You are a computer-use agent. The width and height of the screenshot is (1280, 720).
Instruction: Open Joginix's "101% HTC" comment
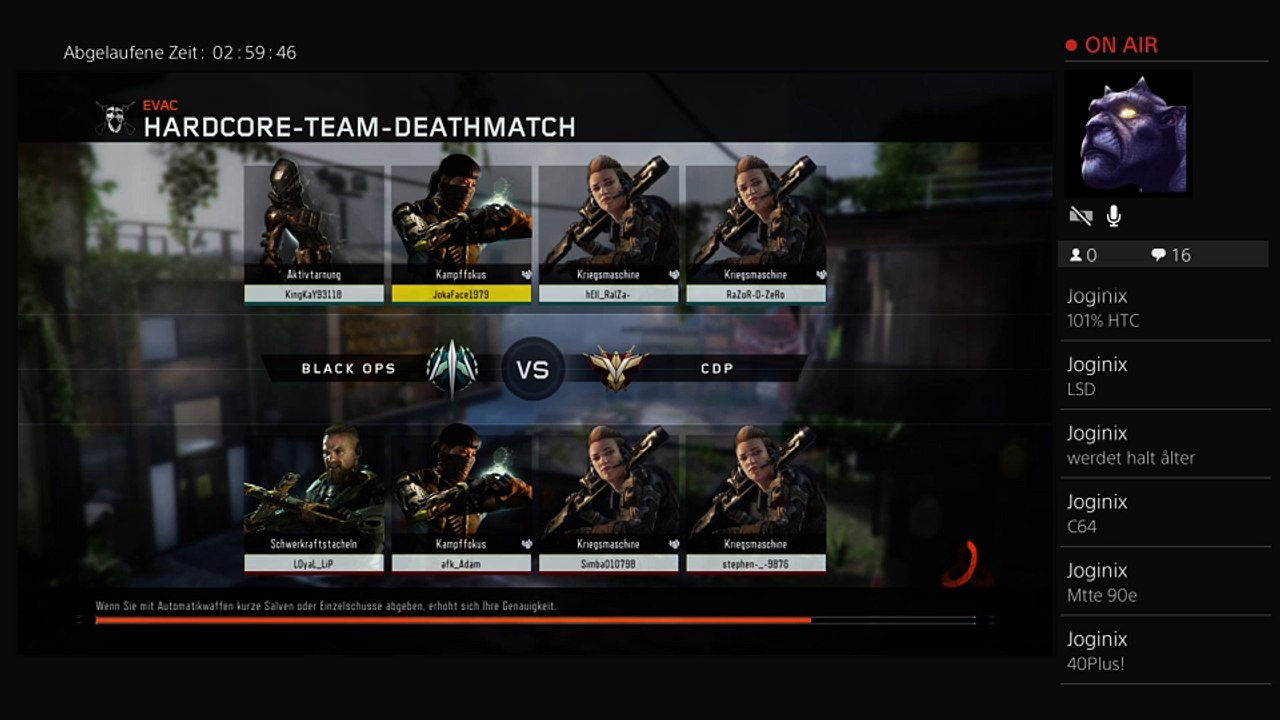pyautogui.click(x=1164, y=308)
